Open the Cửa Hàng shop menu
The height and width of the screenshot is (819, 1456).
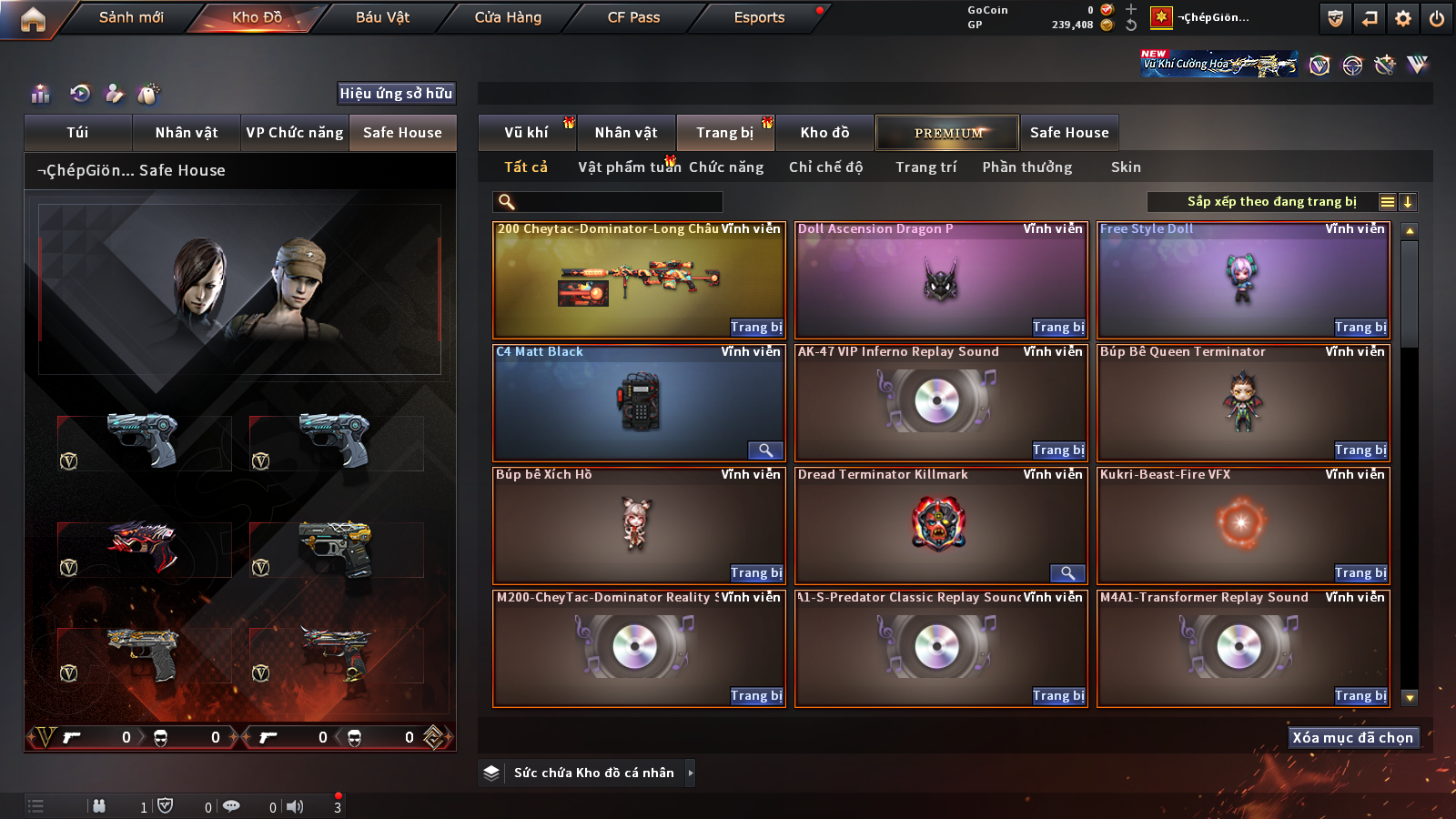[508, 17]
